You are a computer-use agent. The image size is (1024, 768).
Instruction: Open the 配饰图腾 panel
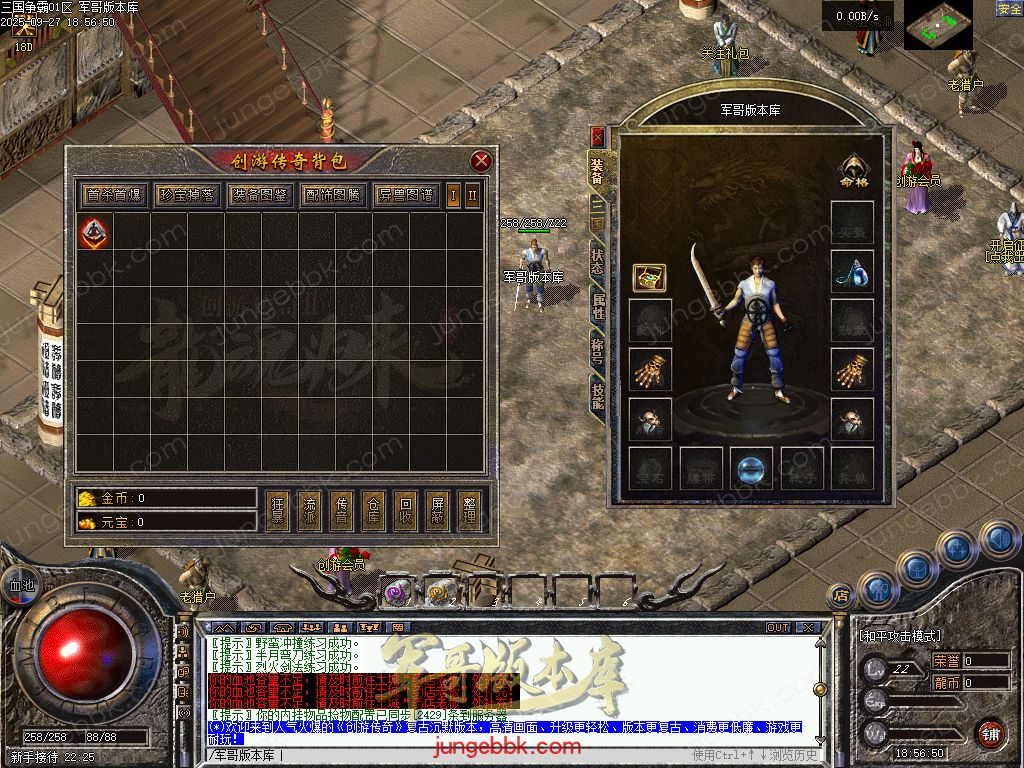[x=333, y=195]
